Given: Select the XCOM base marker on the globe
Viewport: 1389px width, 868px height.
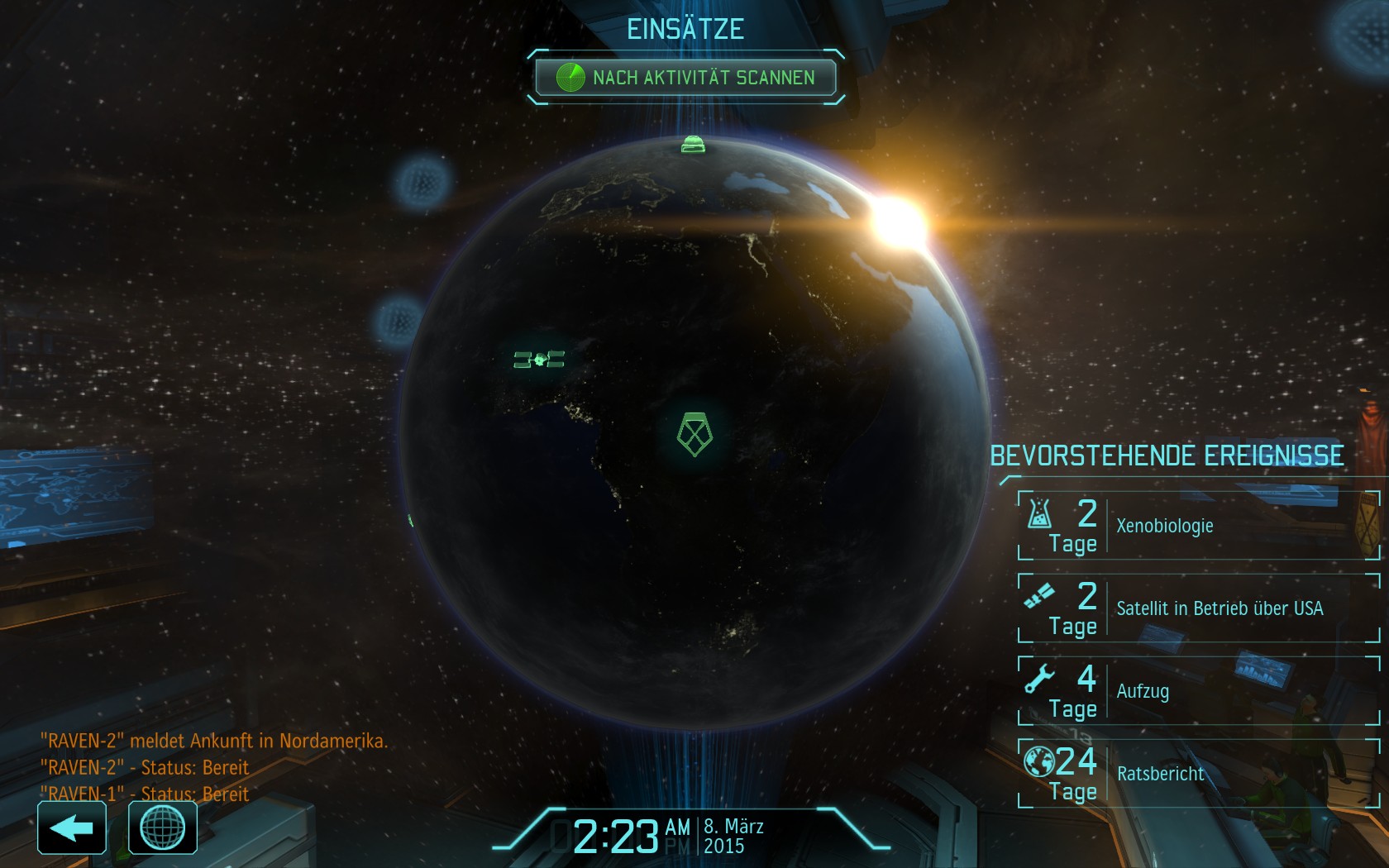Looking at the screenshot, I should click(x=694, y=435).
